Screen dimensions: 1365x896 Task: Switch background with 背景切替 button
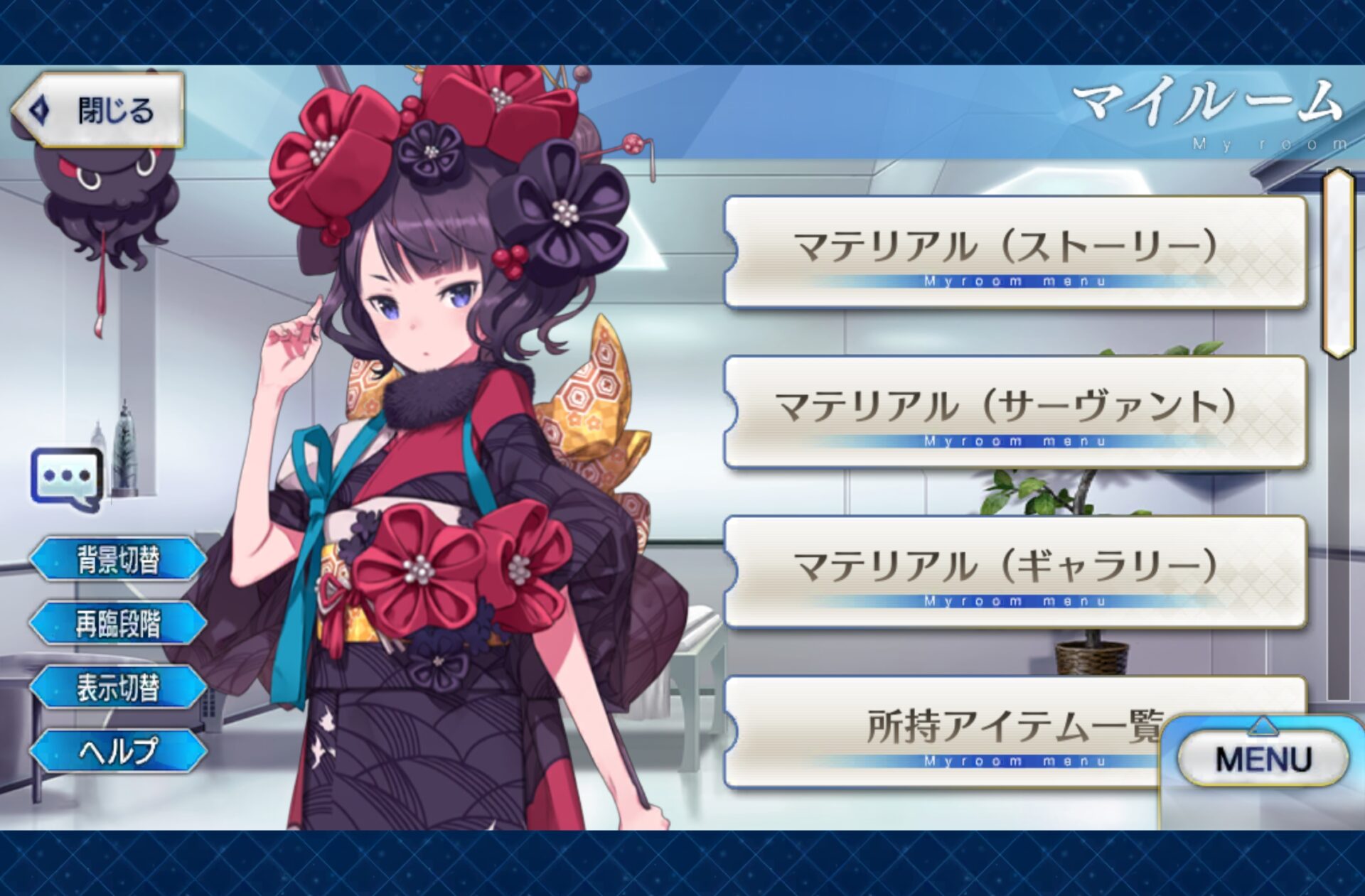[x=118, y=559]
